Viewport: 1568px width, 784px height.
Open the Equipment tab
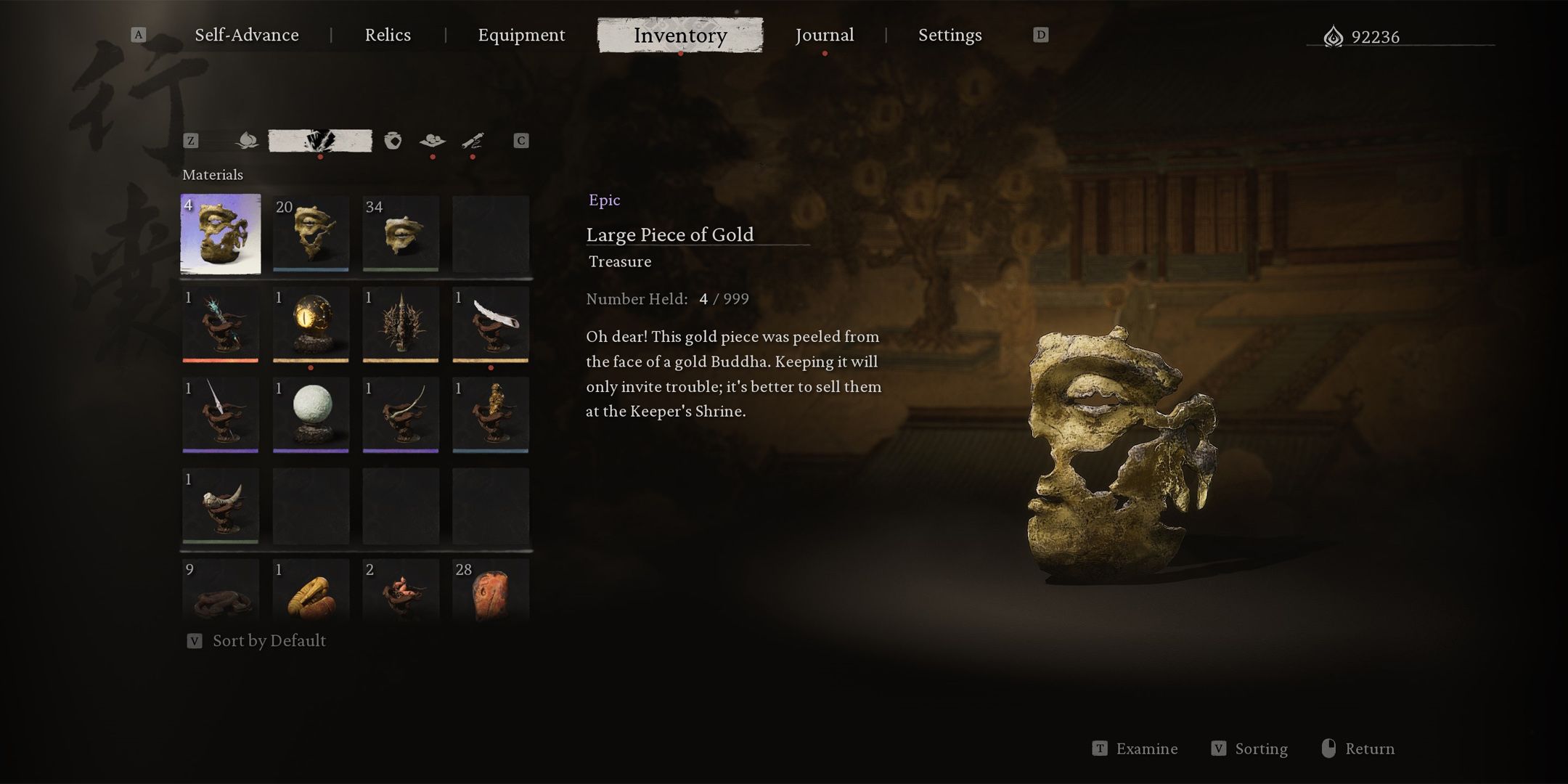tap(521, 35)
